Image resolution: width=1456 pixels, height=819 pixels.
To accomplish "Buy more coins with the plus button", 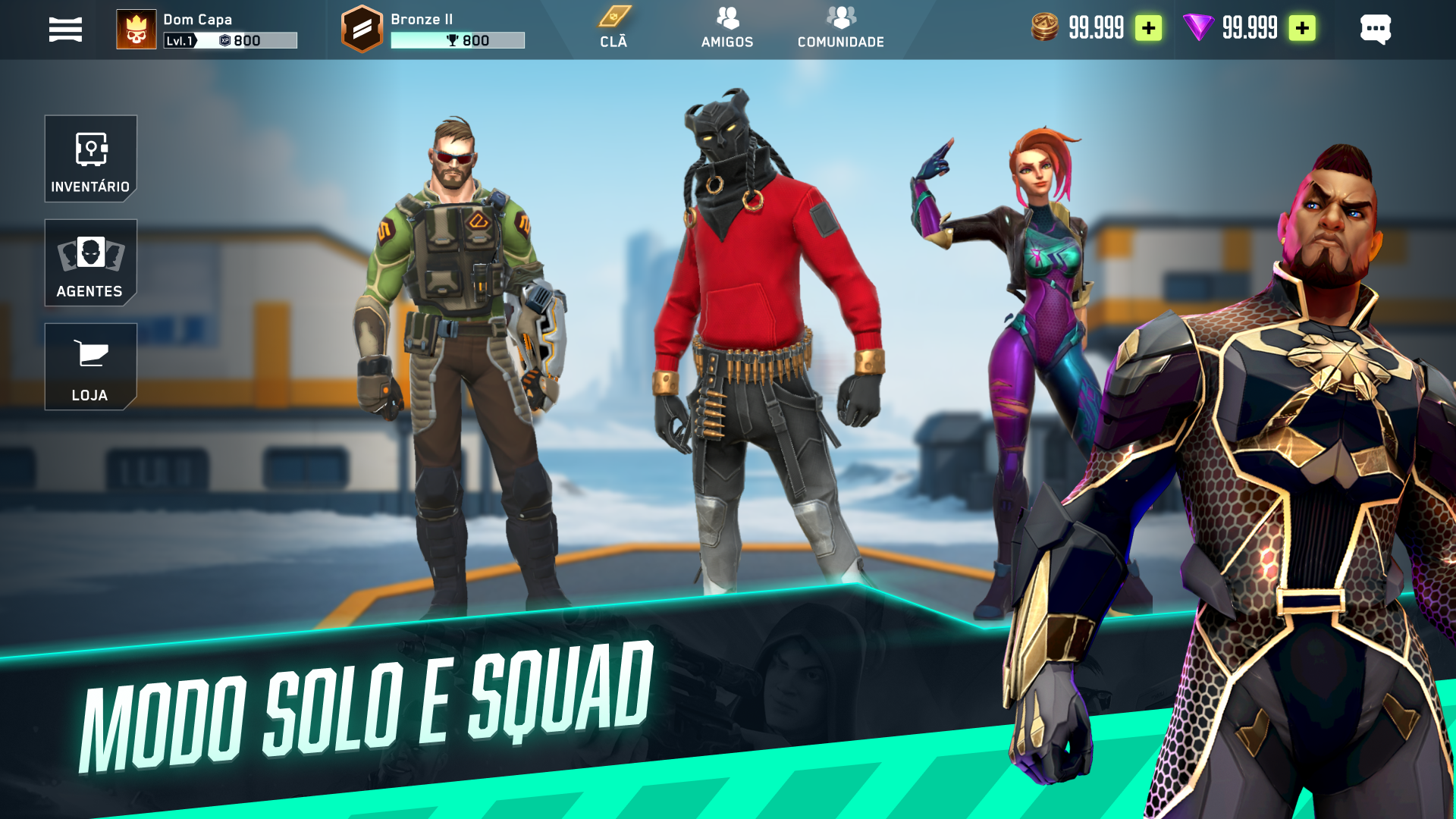I will coord(1150,29).
